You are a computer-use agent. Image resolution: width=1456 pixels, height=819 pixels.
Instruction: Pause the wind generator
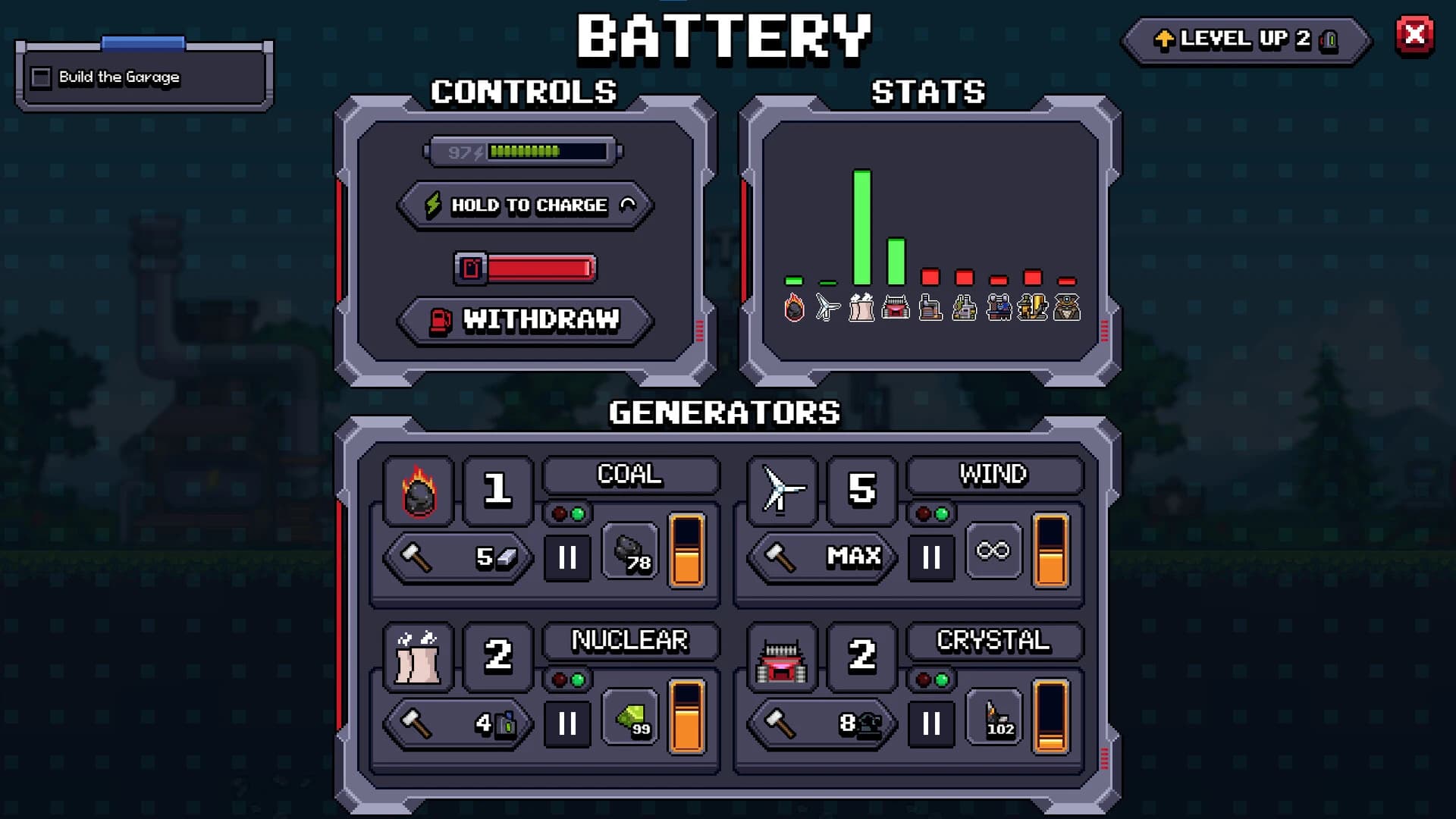coord(931,557)
